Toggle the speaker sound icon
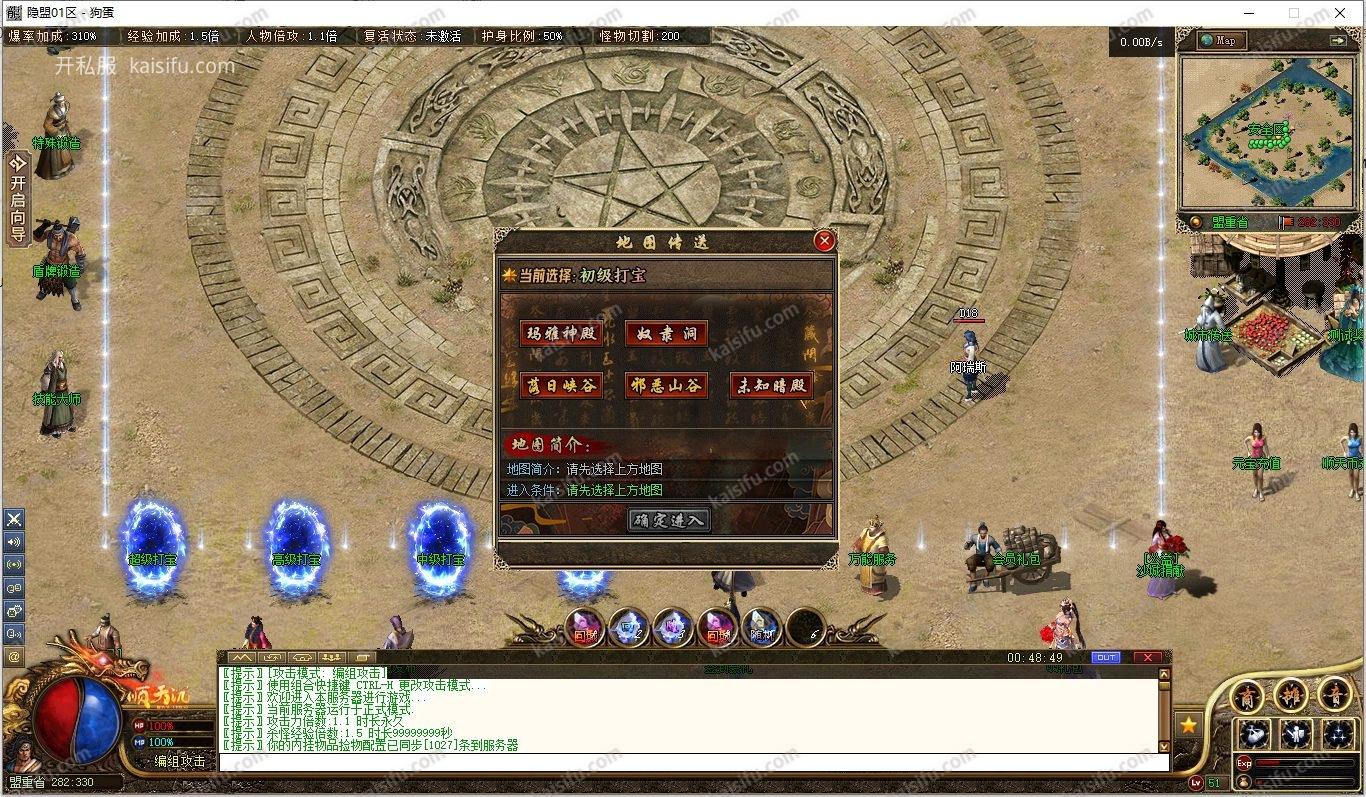1366x797 pixels. point(14,542)
